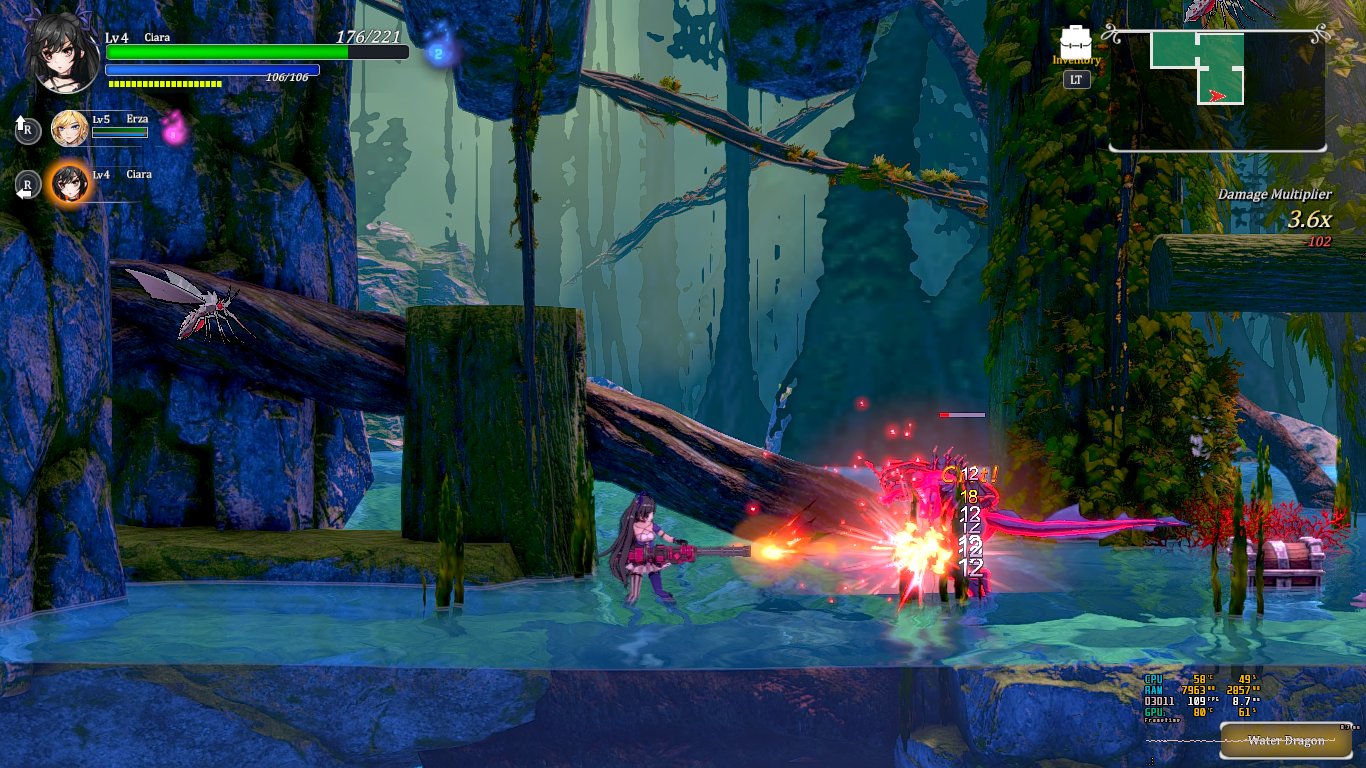
Task: Click the Water Dragon banner
Action: [1286, 741]
